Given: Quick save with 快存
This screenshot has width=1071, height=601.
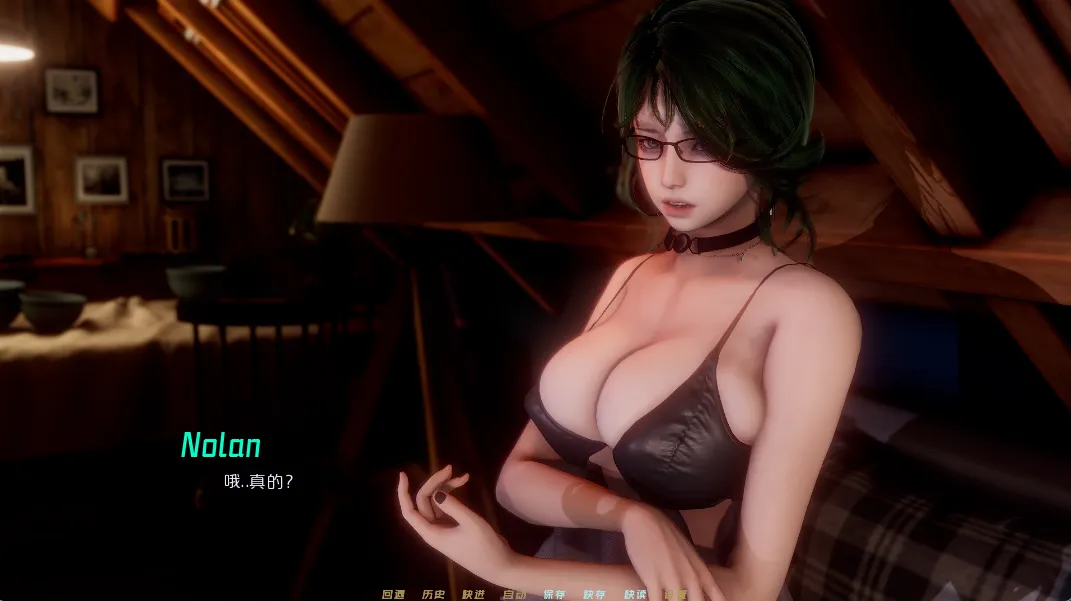Looking at the screenshot, I should click(x=594, y=594).
